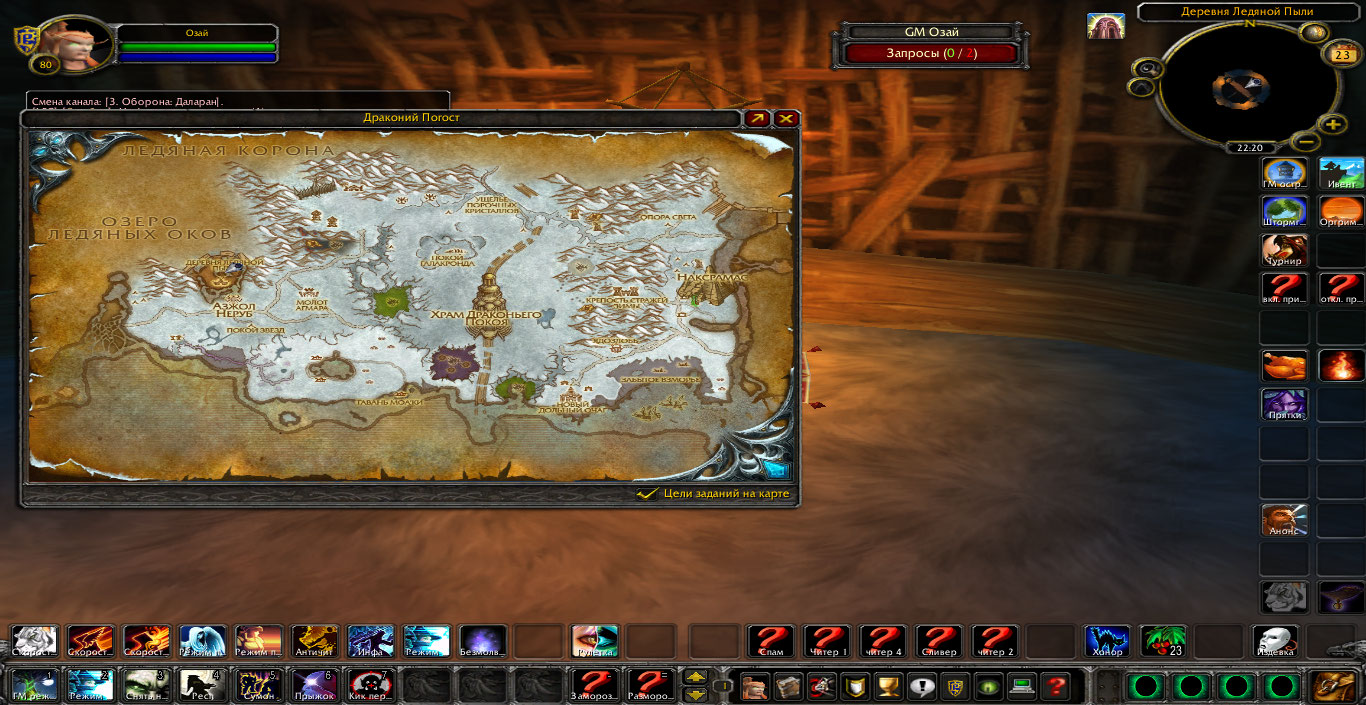Use the Прыжок ability

tap(314, 686)
